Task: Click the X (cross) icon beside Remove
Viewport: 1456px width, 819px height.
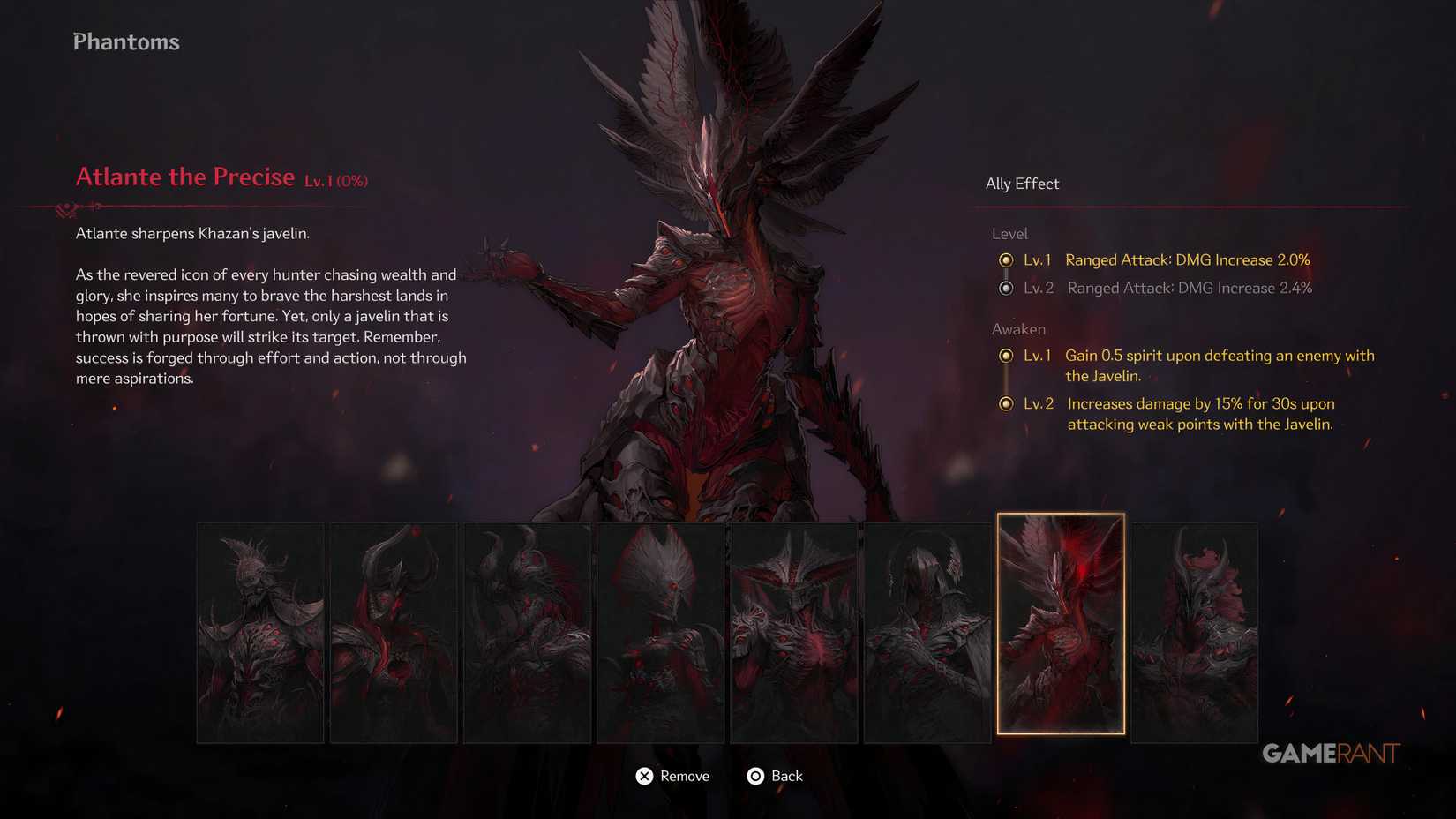Action: [x=644, y=776]
